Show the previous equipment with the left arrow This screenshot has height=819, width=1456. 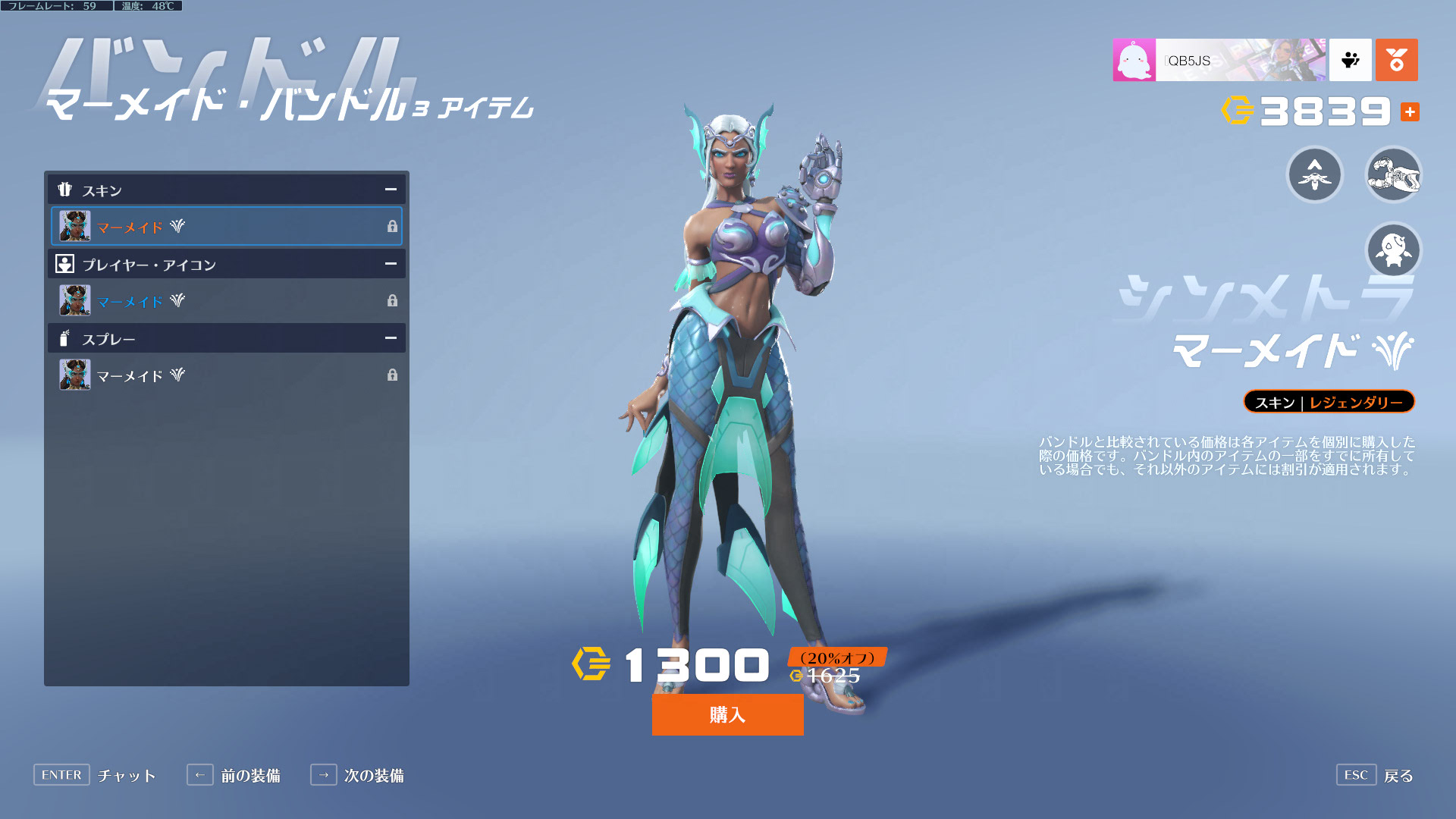[200, 775]
